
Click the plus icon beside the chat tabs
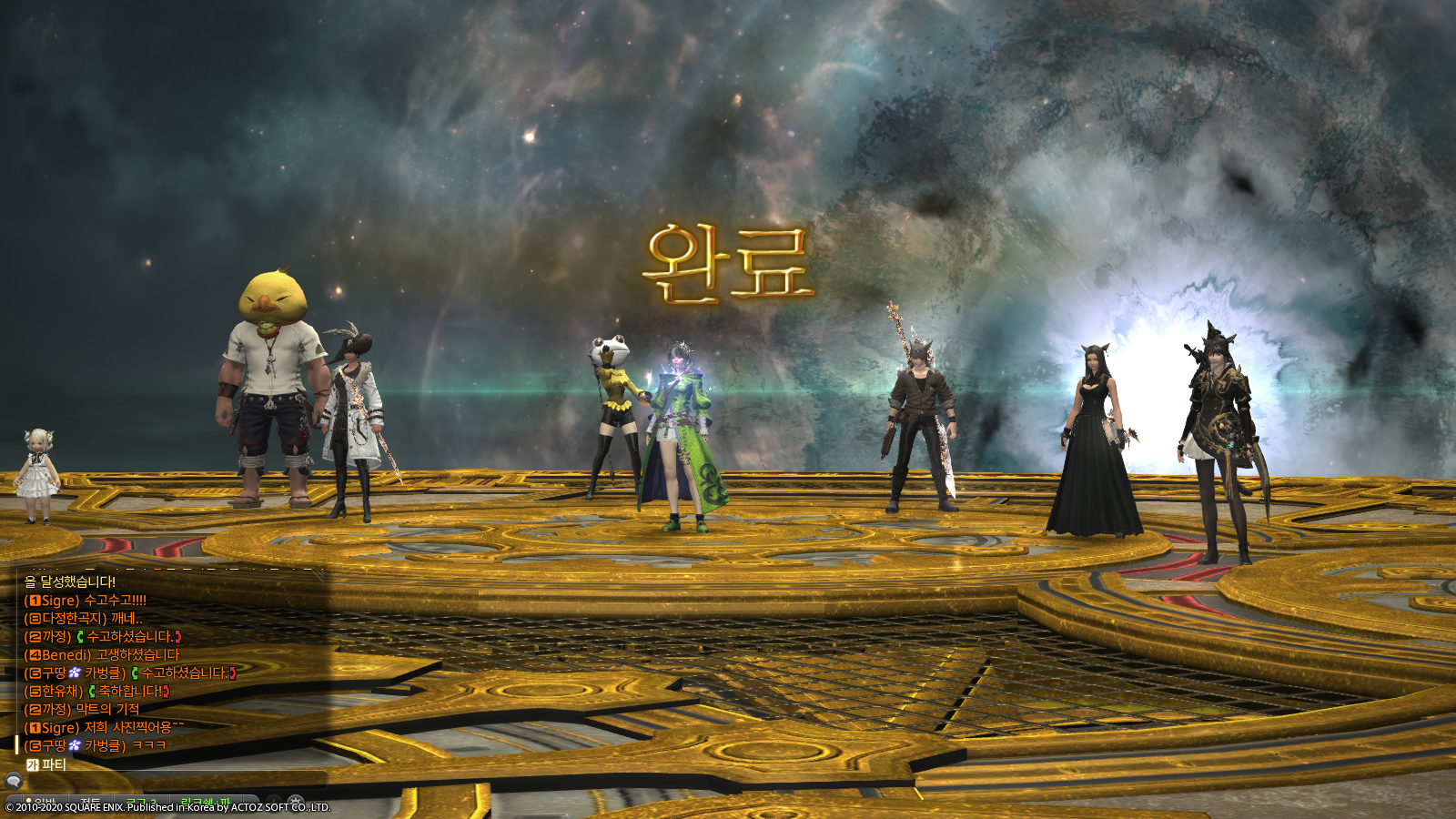click(x=273, y=801)
